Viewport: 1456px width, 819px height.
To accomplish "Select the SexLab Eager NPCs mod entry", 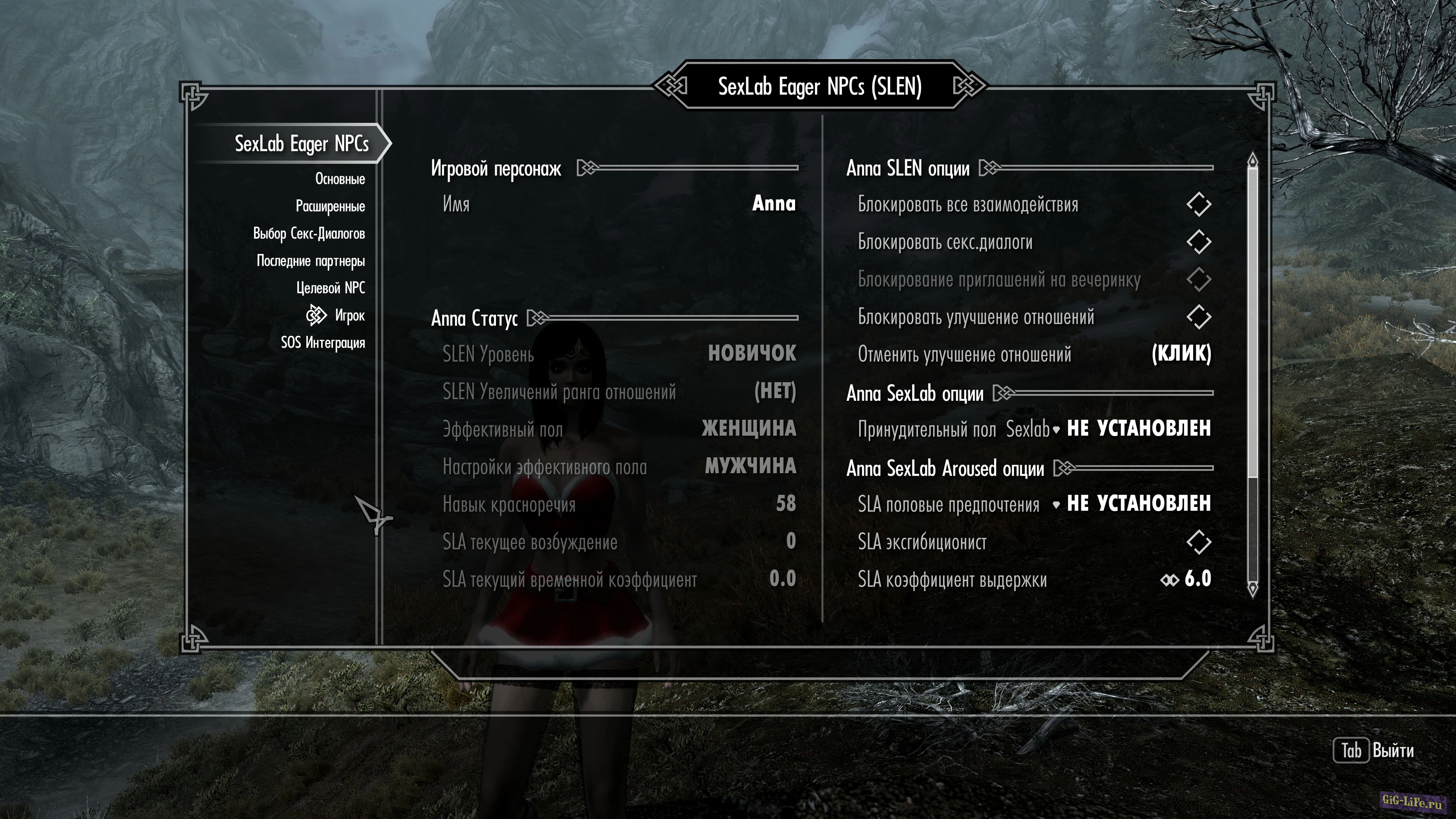I will (301, 144).
